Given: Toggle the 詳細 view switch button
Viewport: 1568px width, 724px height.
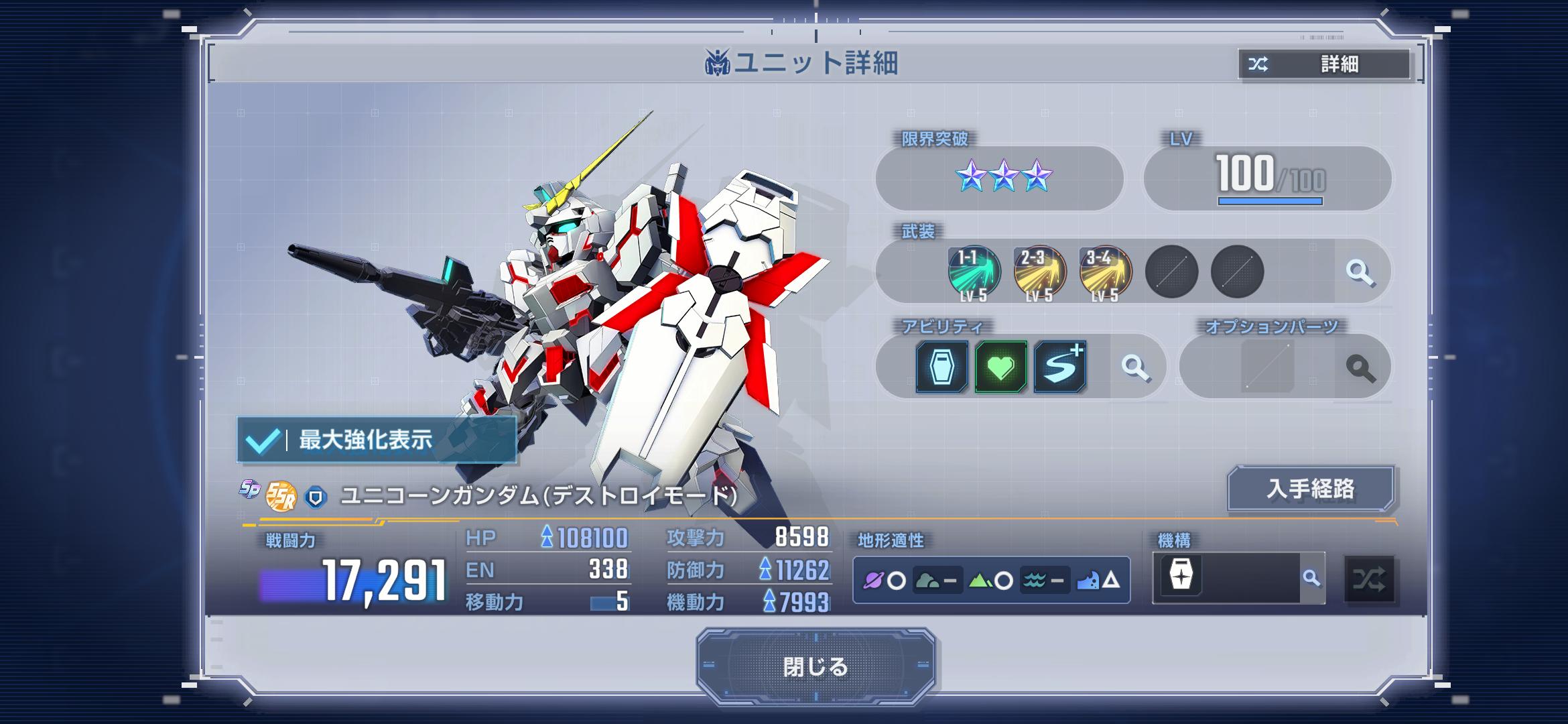Looking at the screenshot, I should 1324,64.
